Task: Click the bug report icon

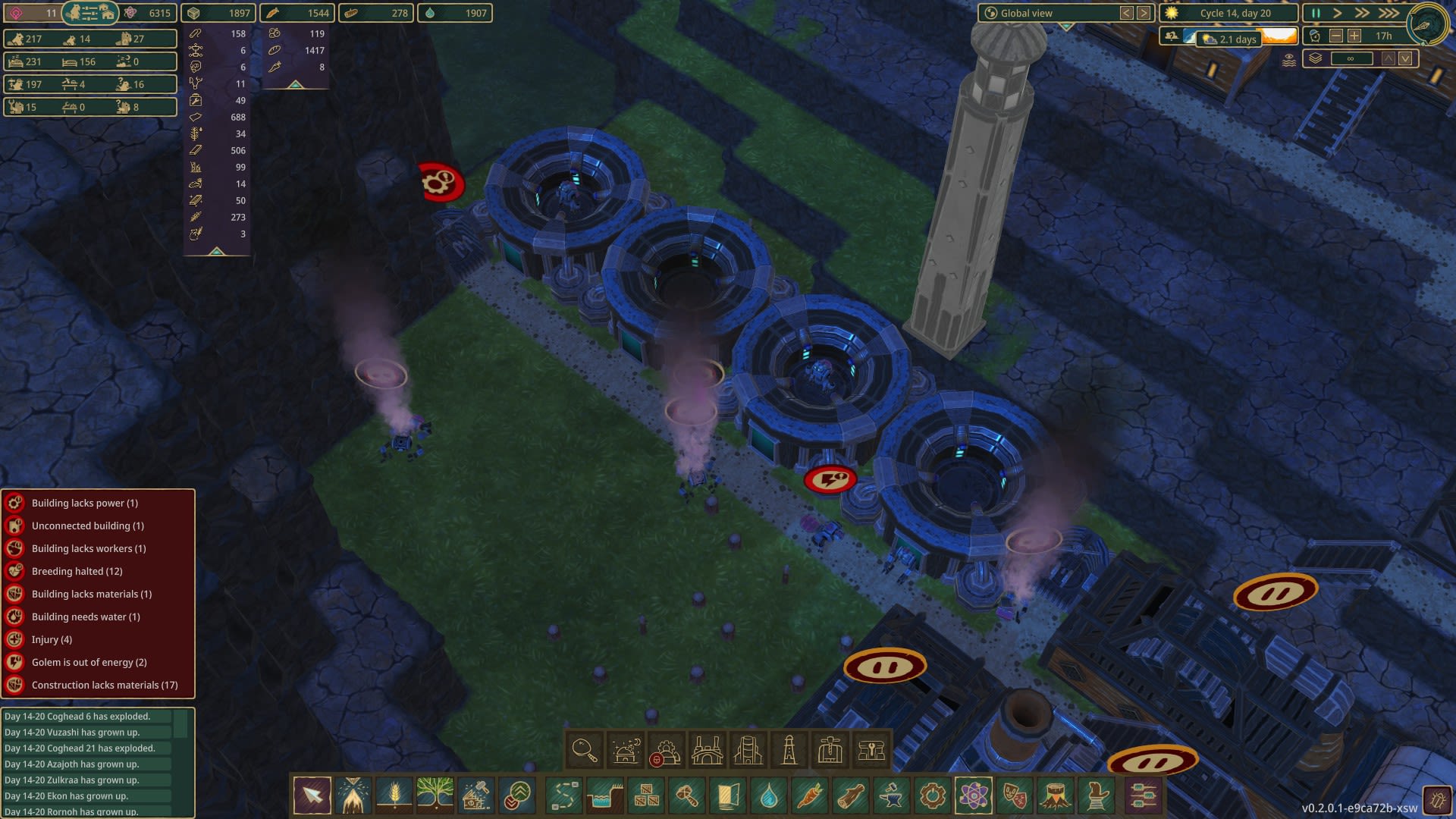Action: click(x=1437, y=800)
